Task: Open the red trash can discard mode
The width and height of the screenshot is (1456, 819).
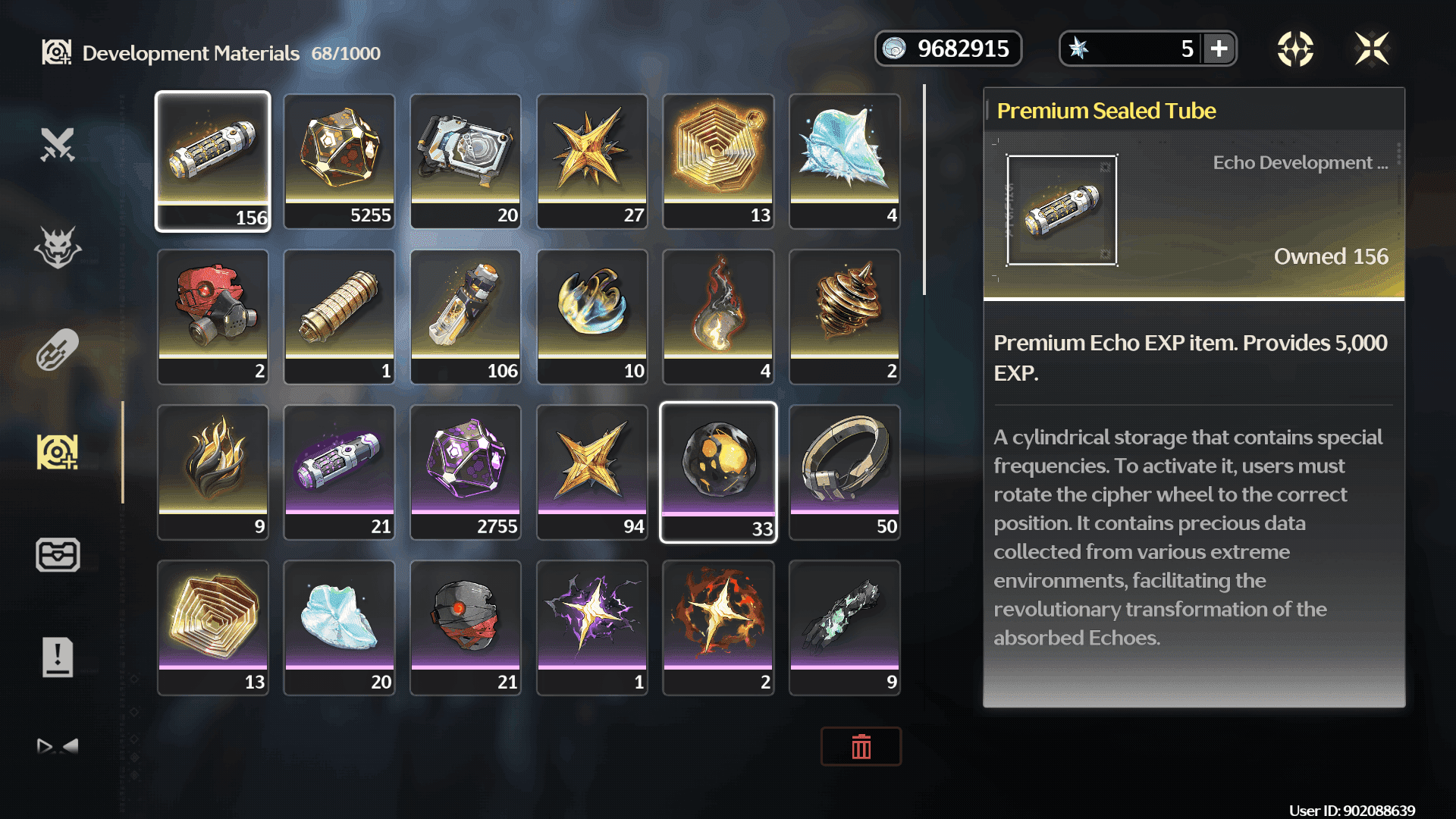Action: [x=861, y=747]
